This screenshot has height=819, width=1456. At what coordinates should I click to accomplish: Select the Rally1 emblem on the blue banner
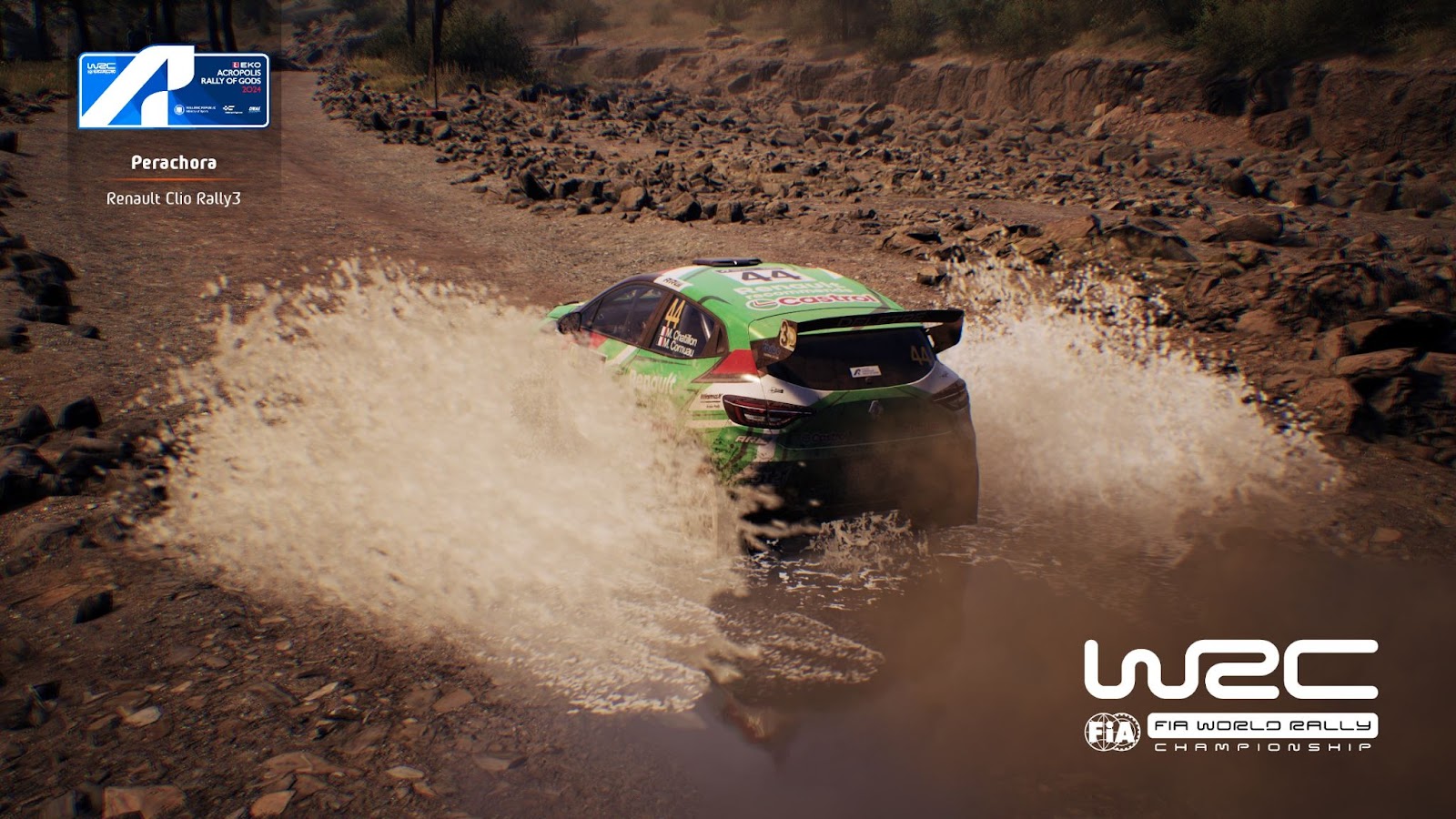click(155, 87)
